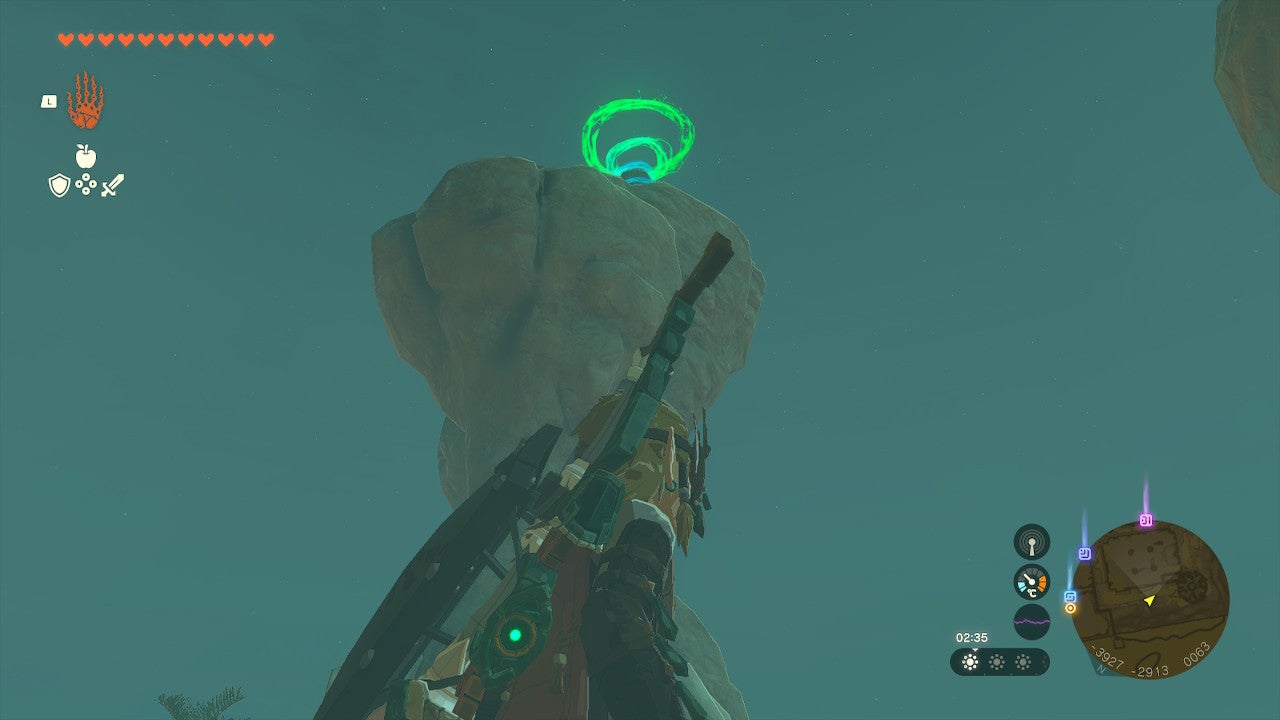Open the circular minimap
Screen dimensions: 1280x720
(1150, 600)
